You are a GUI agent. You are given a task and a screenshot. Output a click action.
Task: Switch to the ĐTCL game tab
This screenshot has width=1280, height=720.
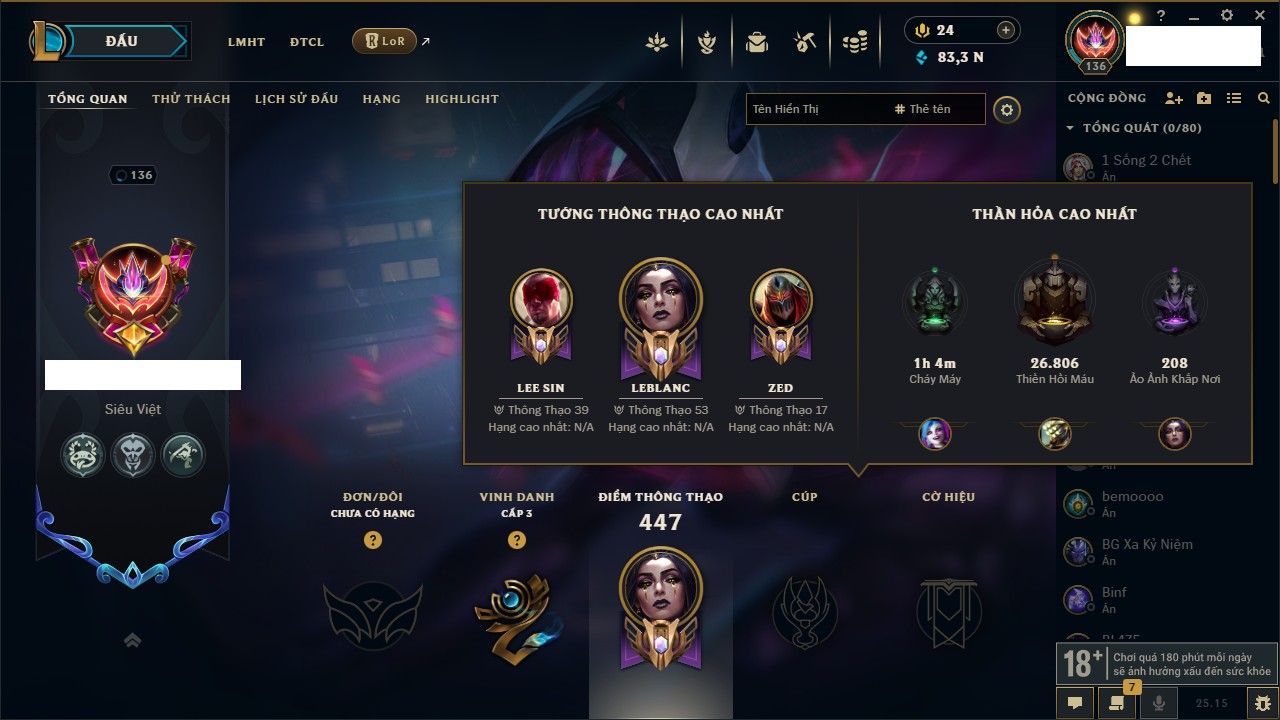[307, 42]
